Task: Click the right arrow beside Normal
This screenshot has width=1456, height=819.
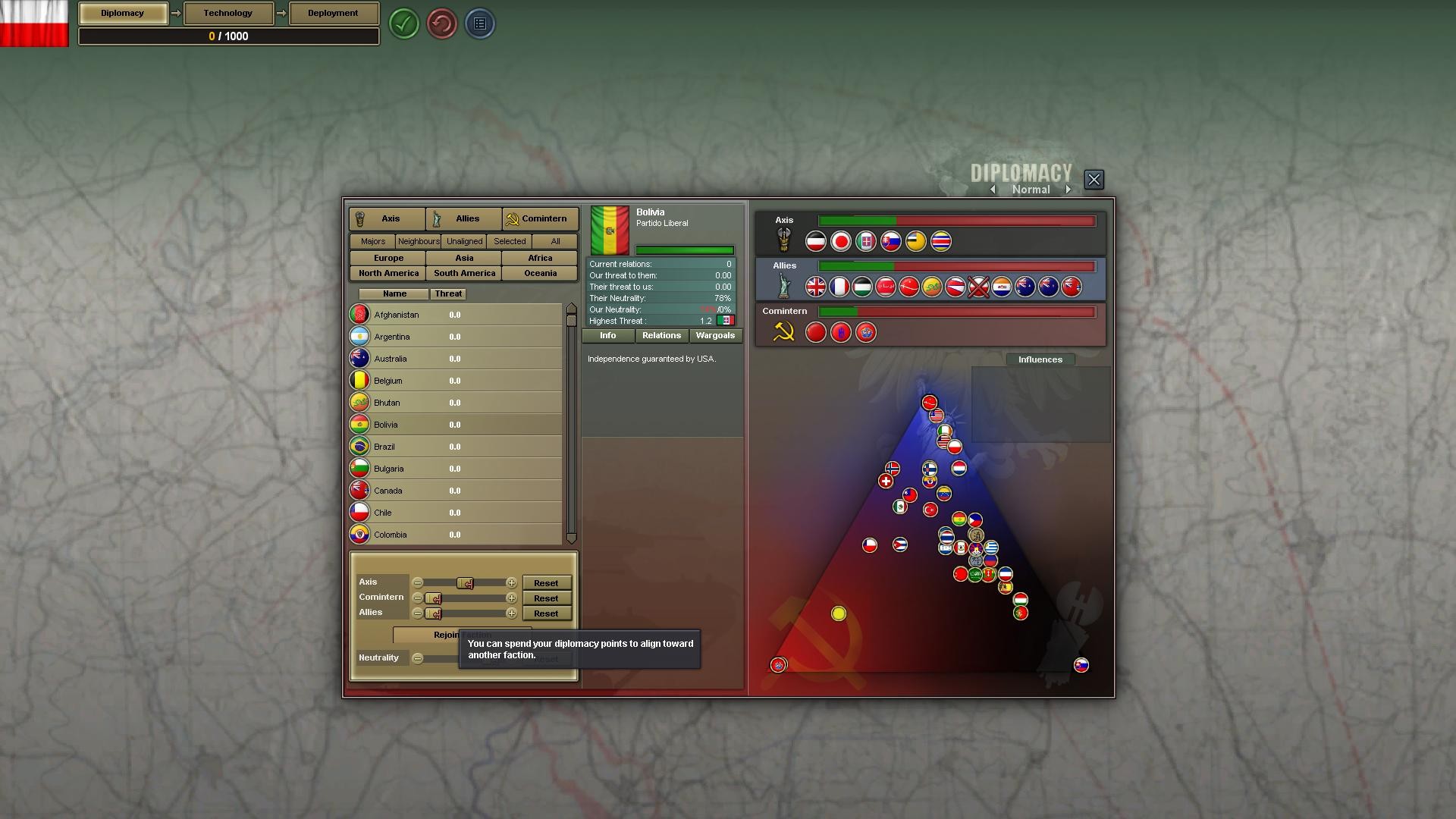Action: pos(1069,190)
